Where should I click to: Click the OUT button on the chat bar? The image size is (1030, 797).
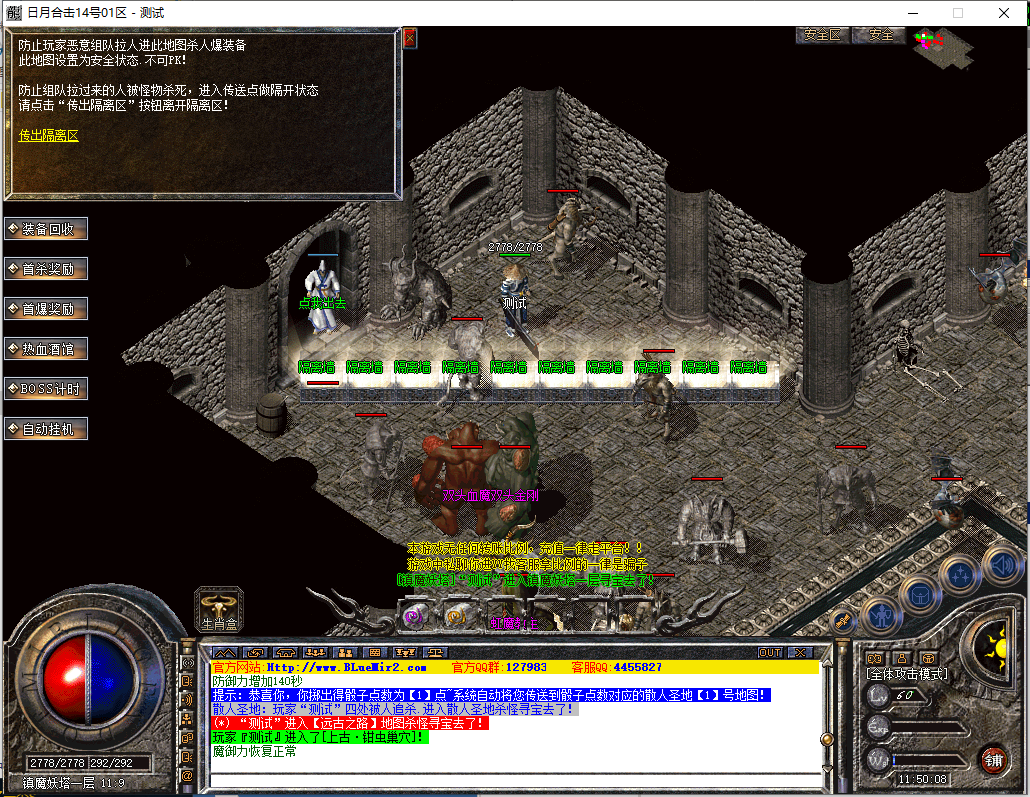(x=770, y=652)
